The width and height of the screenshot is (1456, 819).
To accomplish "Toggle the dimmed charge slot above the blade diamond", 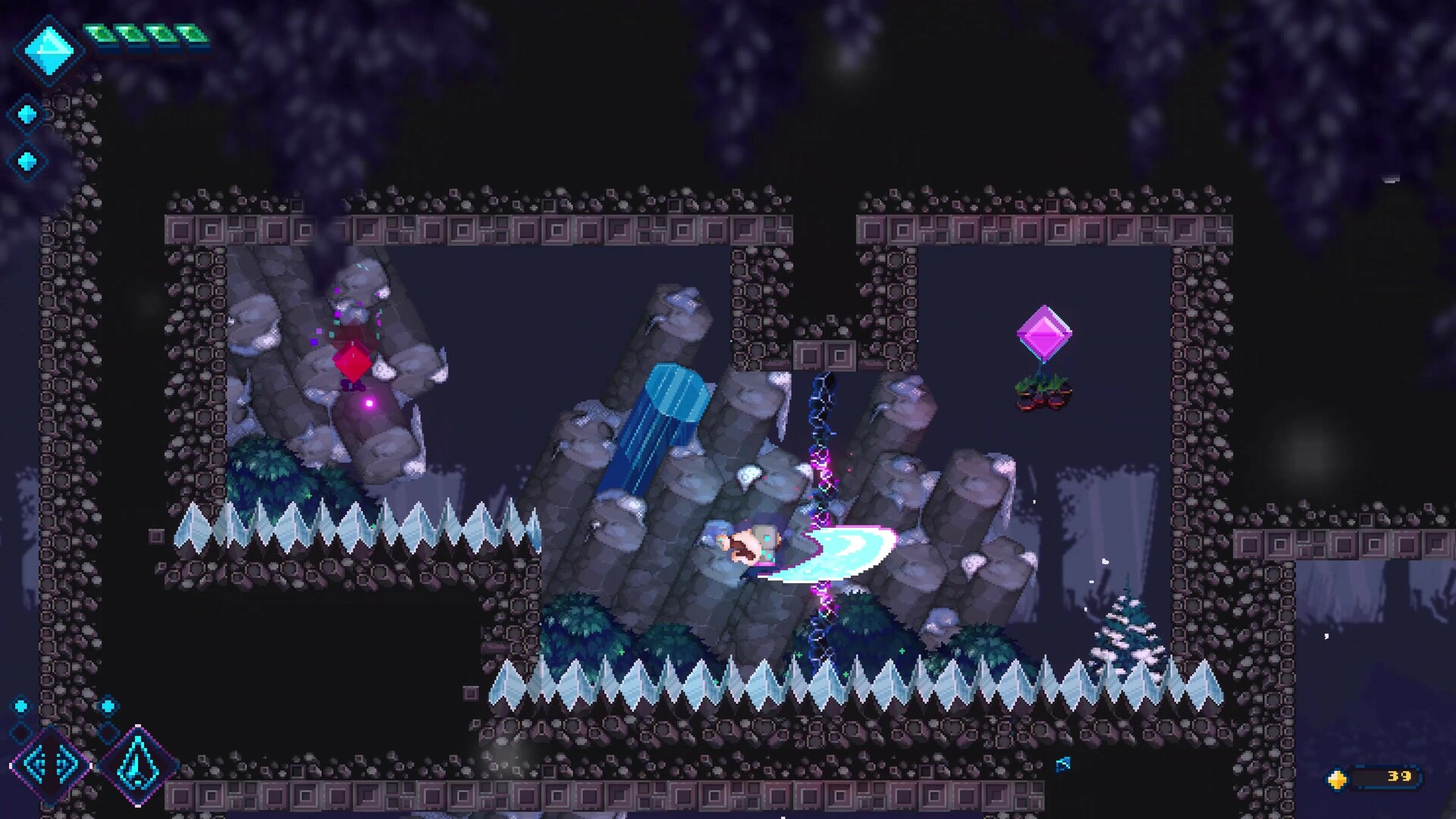I will (x=108, y=733).
